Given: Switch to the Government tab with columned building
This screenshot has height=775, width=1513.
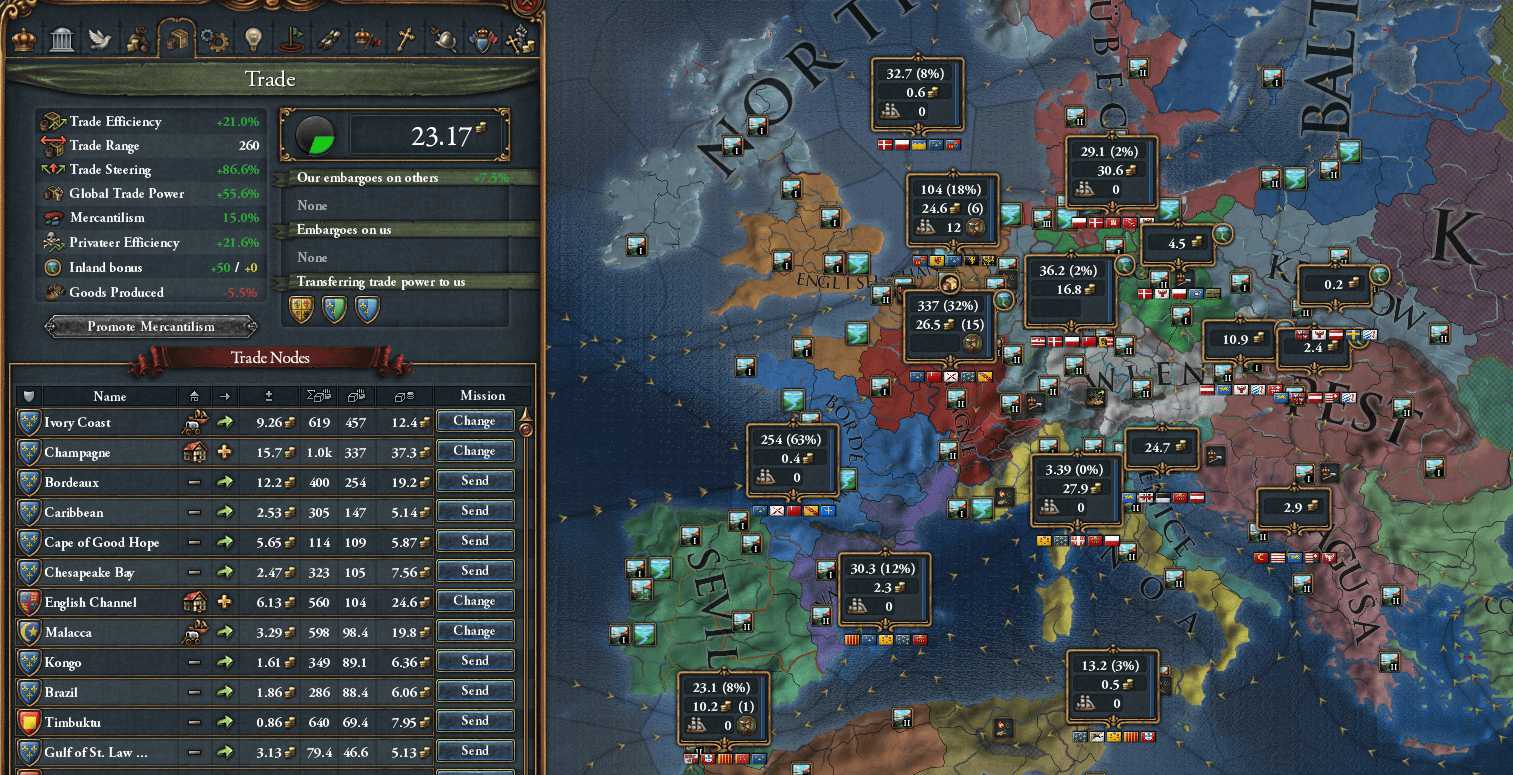Looking at the screenshot, I should pos(61,39).
